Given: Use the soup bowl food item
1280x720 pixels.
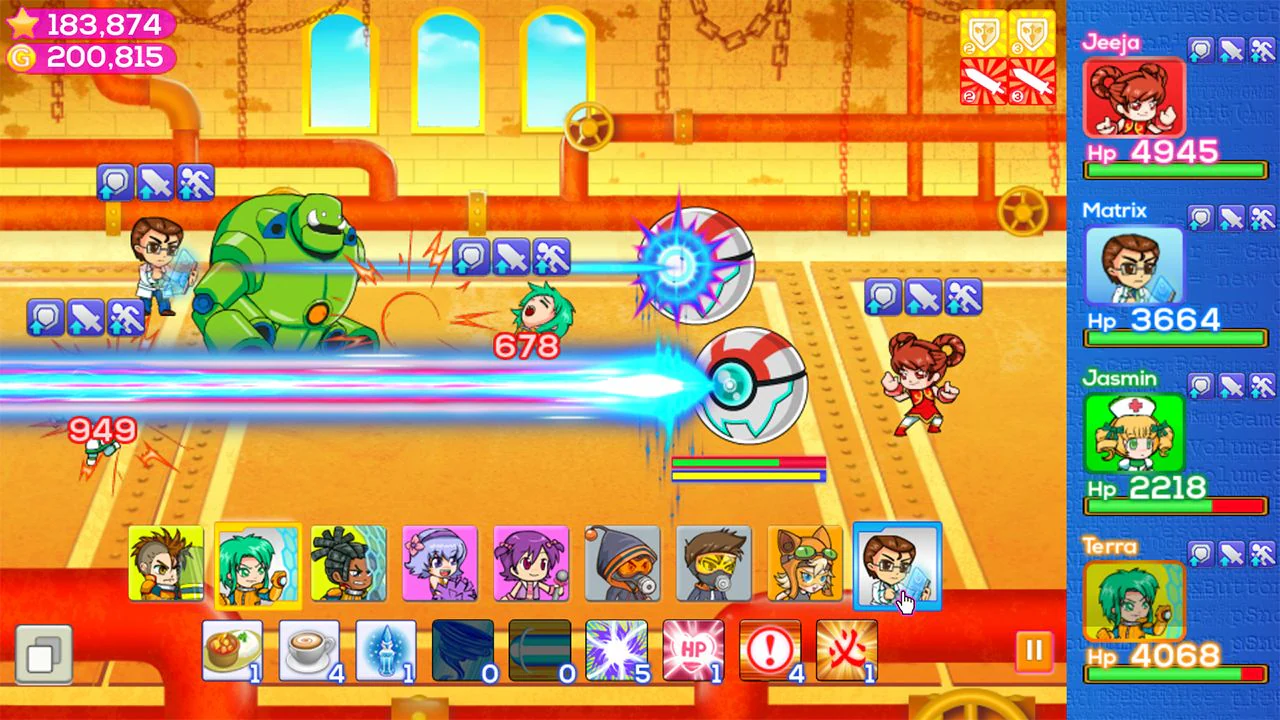Looking at the screenshot, I should coord(233,650).
